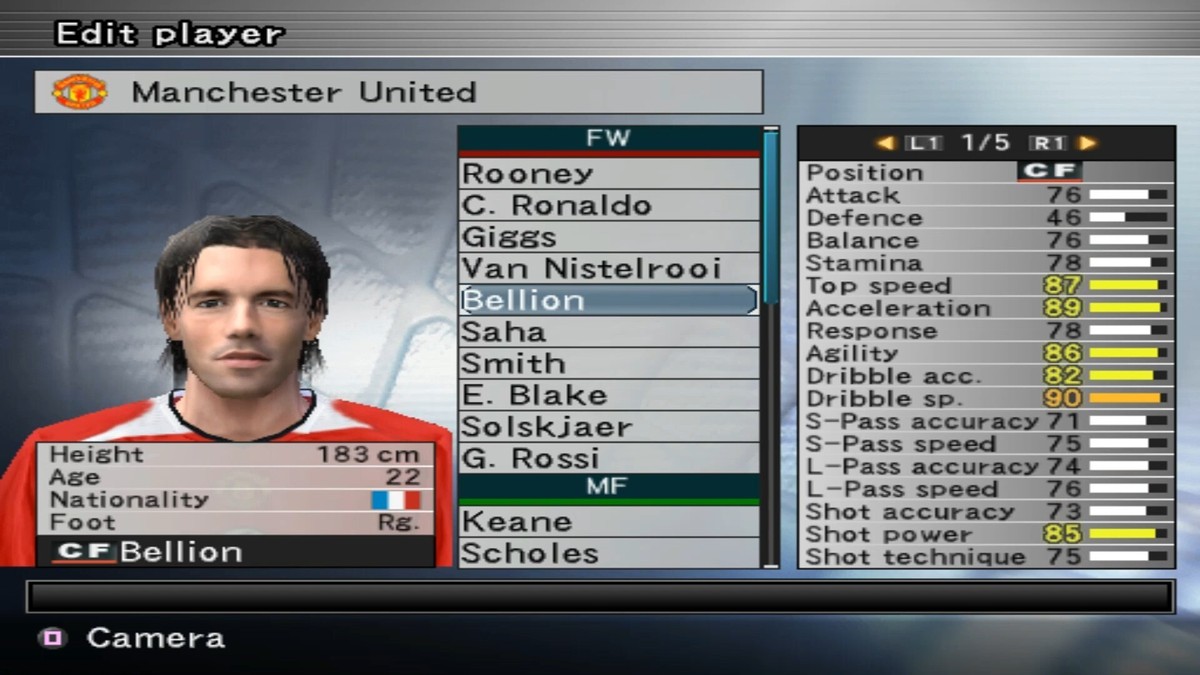Select Smith in the player list
This screenshot has height=675, width=1200.
[608, 364]
